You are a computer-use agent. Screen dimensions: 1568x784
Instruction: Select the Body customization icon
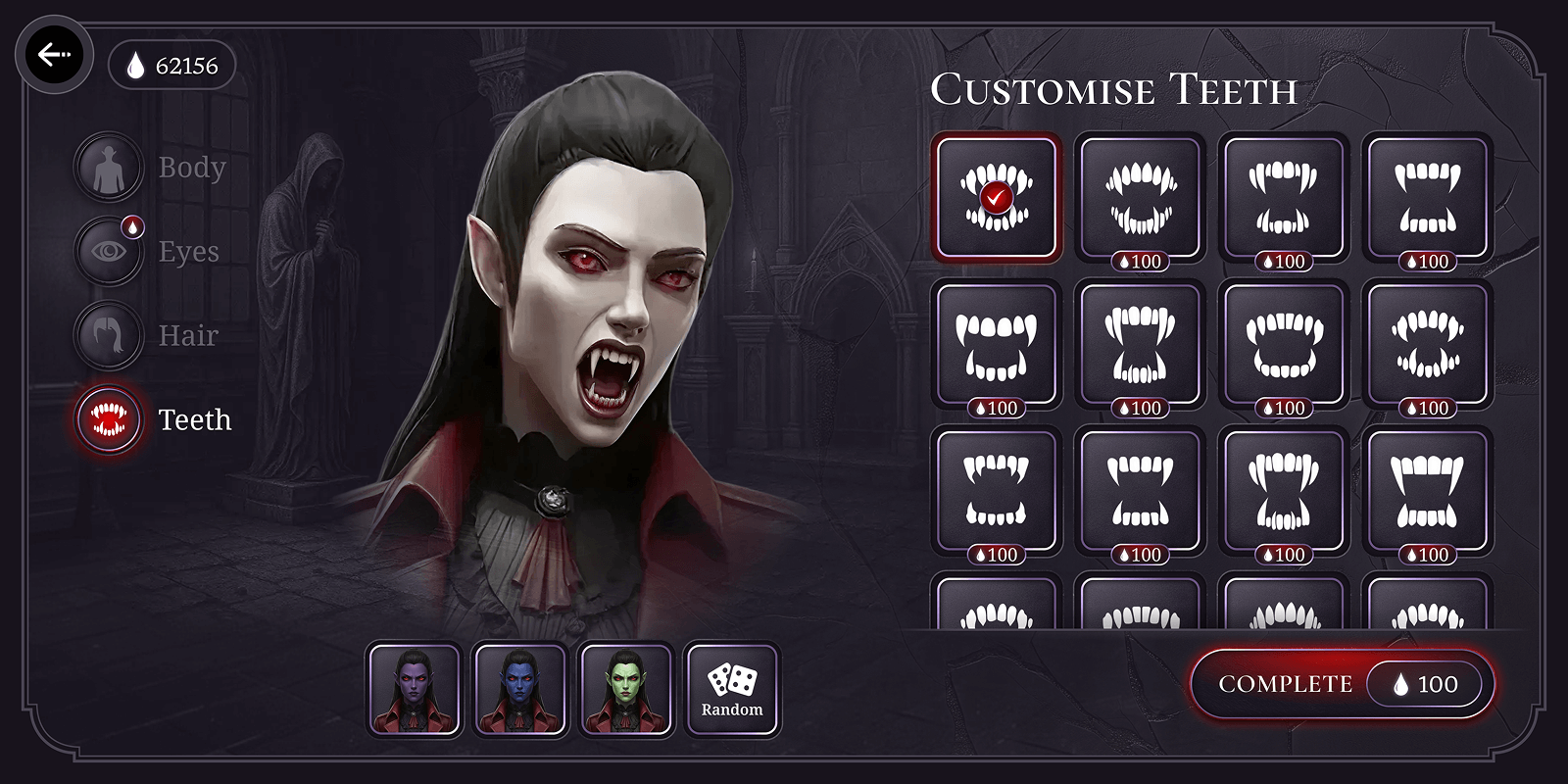(108, 167)
